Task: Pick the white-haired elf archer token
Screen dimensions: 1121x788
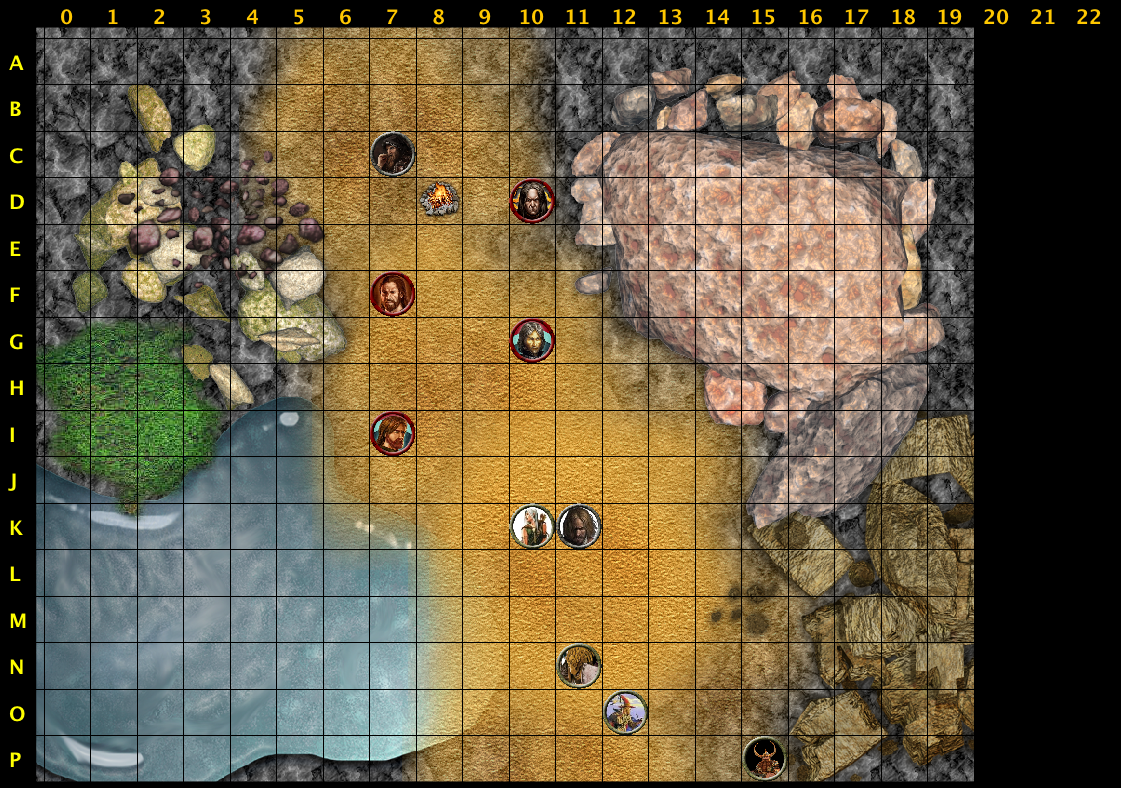Action: (532, 527)
